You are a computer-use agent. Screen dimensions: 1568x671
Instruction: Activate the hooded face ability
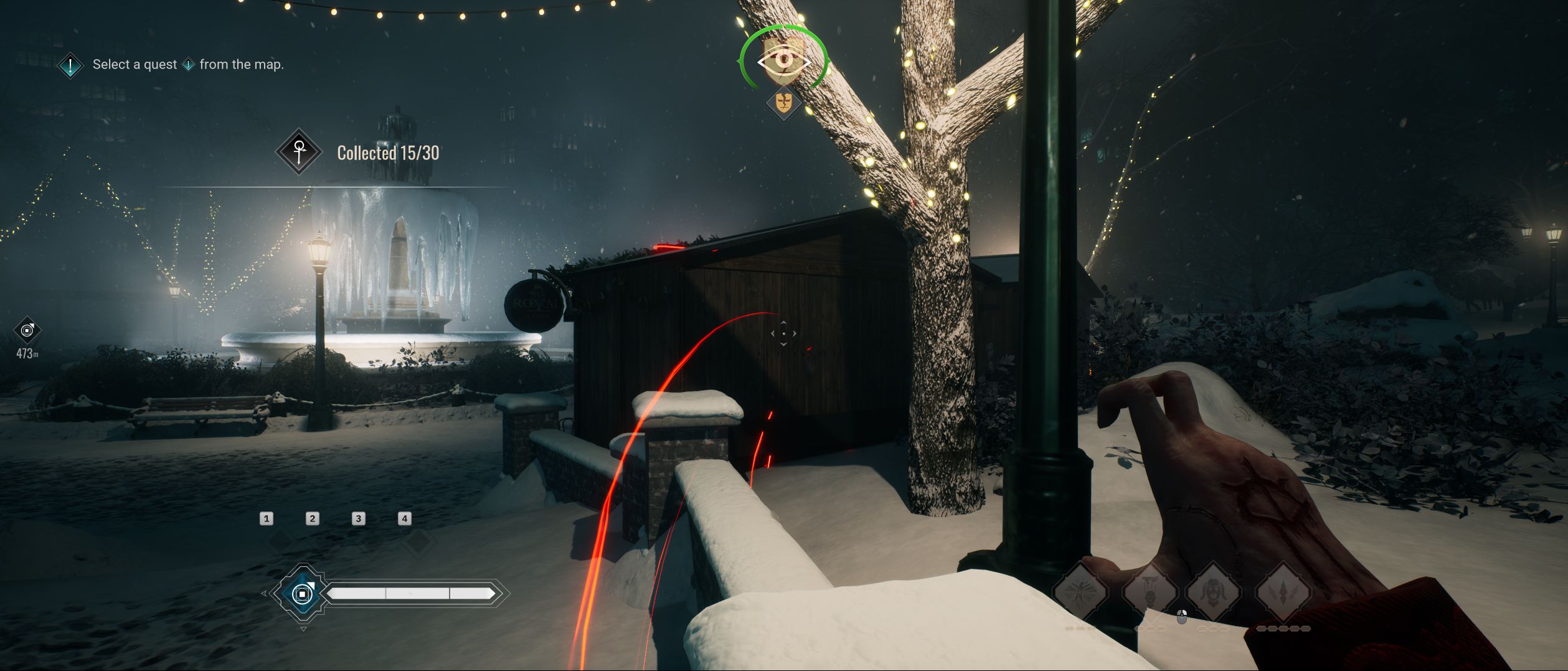(1214, 591)
